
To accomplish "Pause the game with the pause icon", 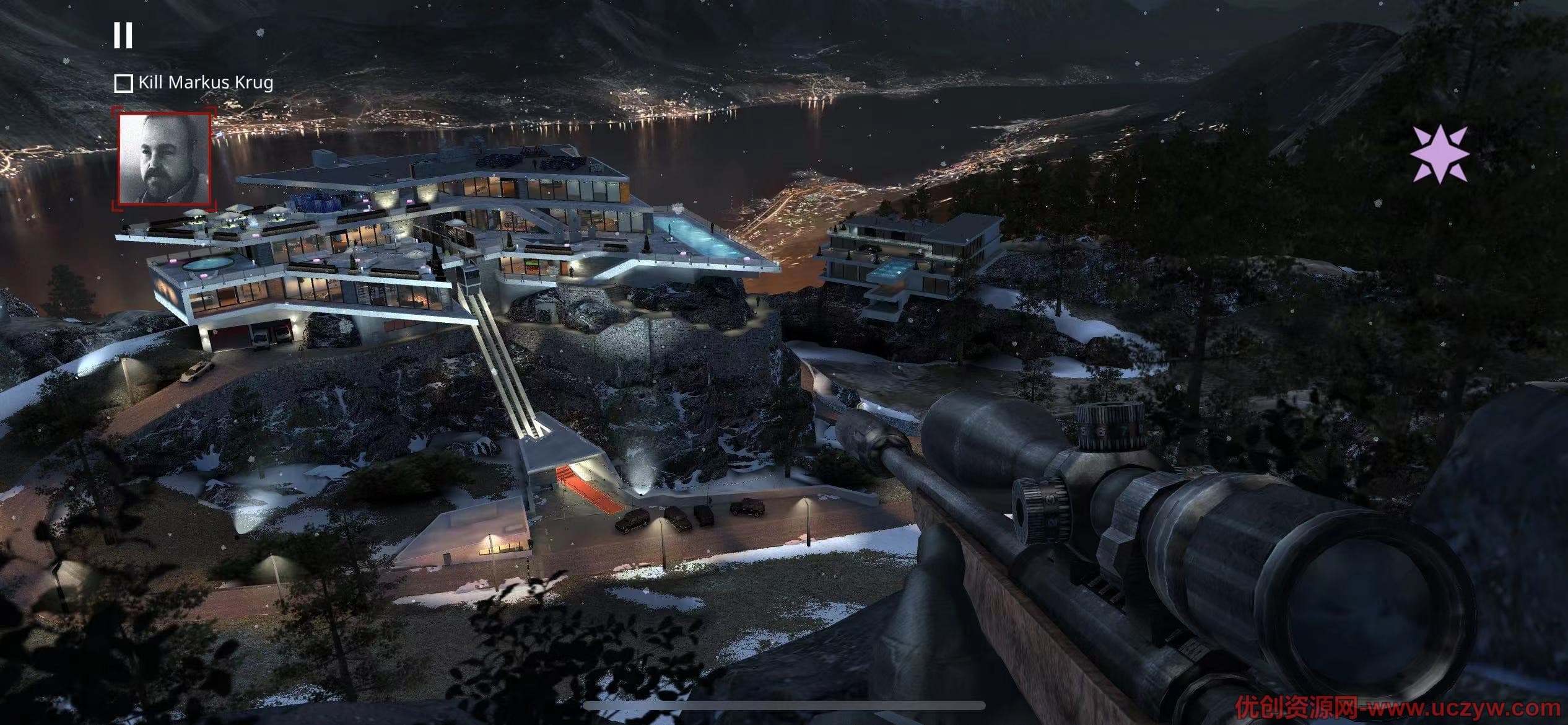I will tap(123, 35).
